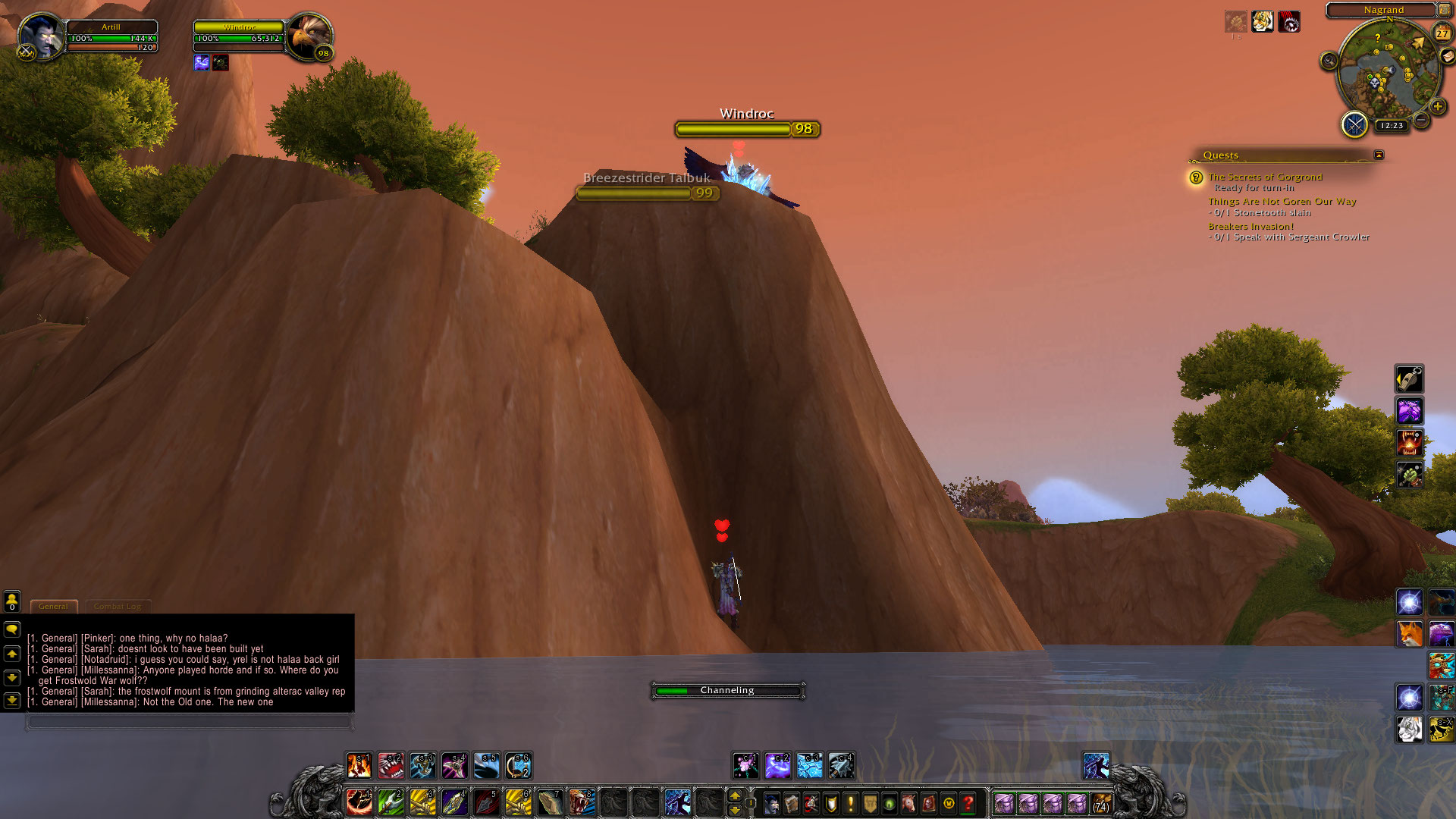Use the roaring tiger ability in slot 8
The height and width of the screenshot is (819, 1456).
coord(582,802)
